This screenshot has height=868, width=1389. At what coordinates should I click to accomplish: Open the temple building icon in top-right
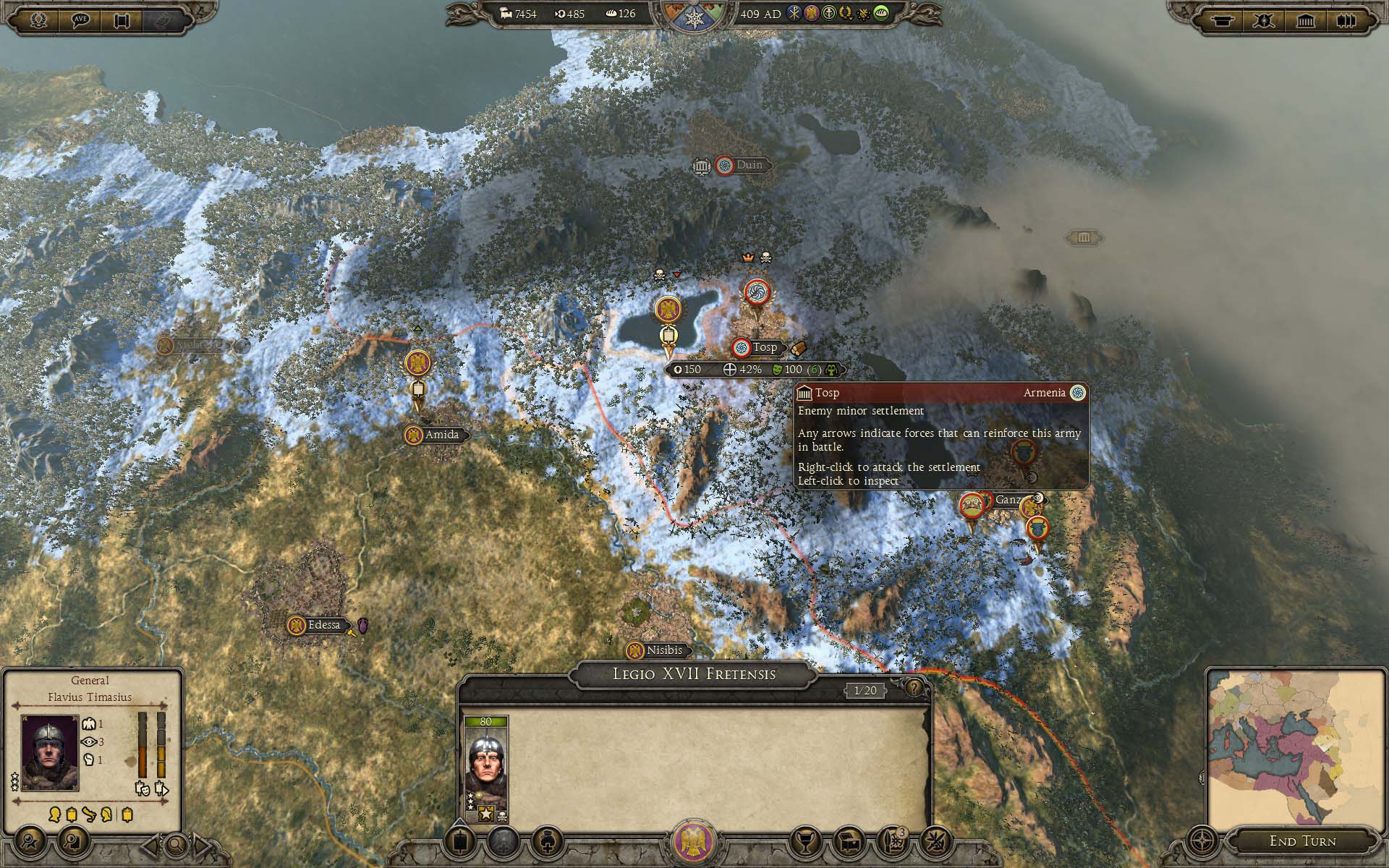(x=1305, y=20)
